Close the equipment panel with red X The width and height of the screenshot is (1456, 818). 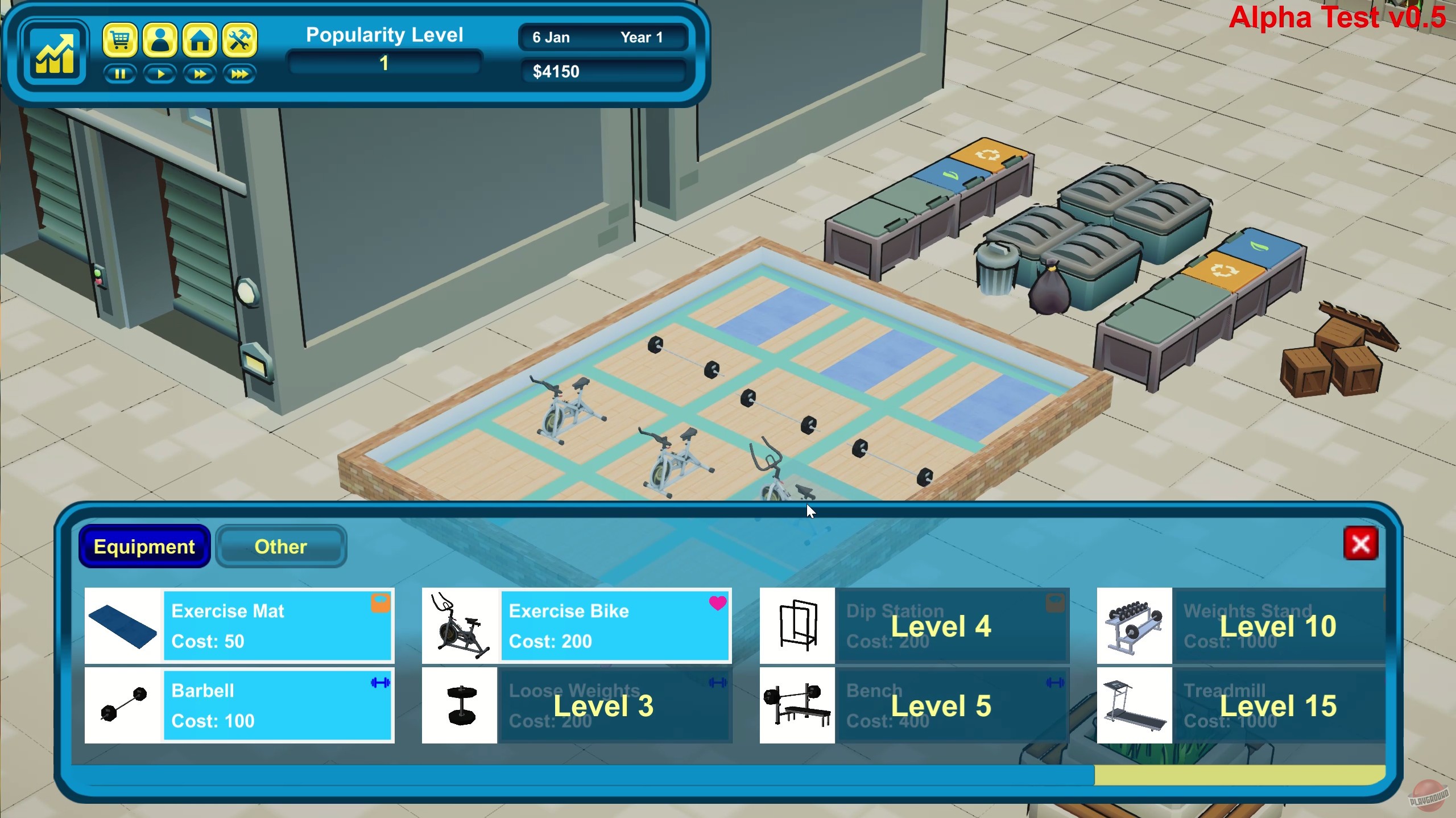pos(1362,544)
